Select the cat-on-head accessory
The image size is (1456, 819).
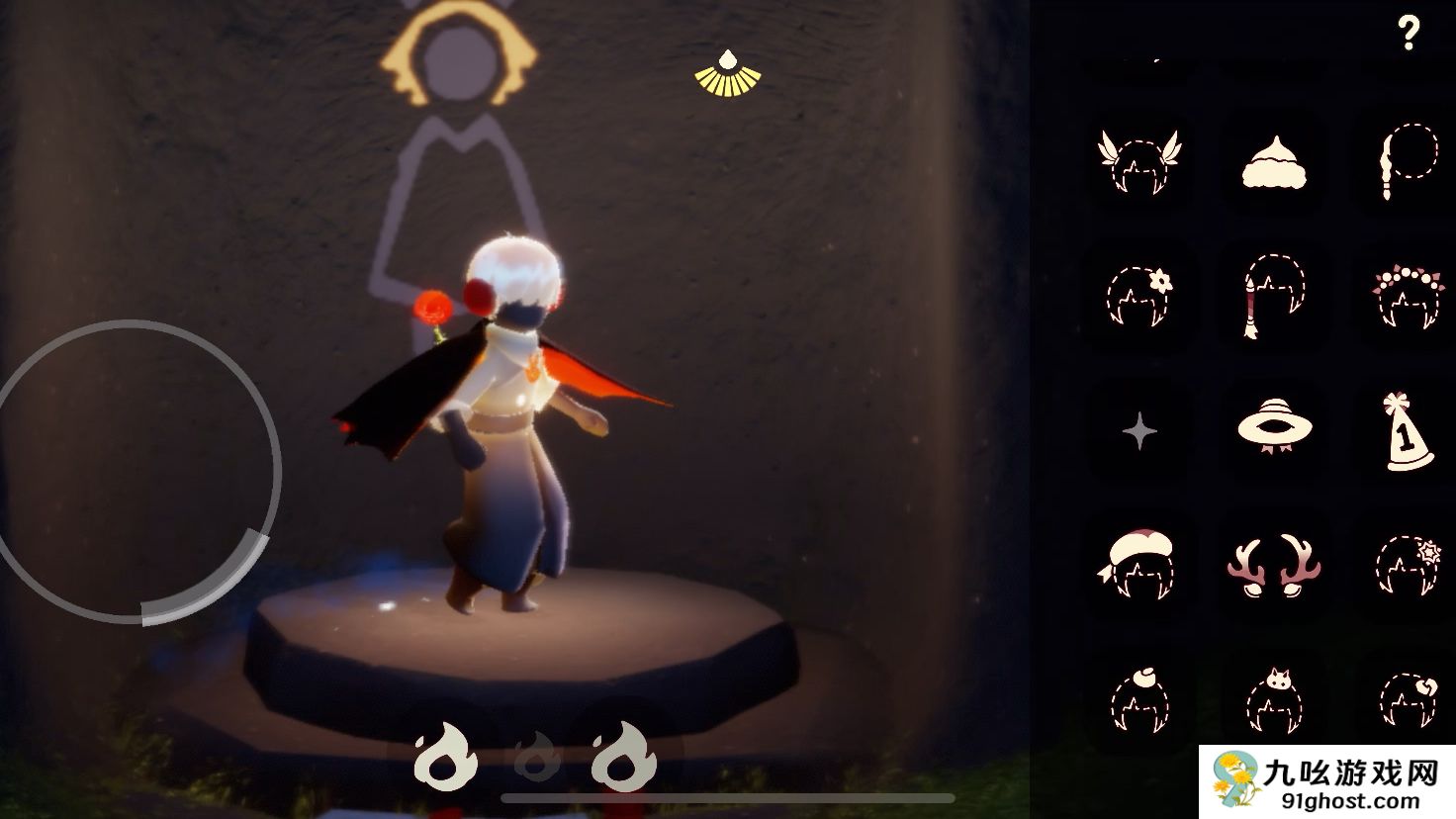[1274, 697]
